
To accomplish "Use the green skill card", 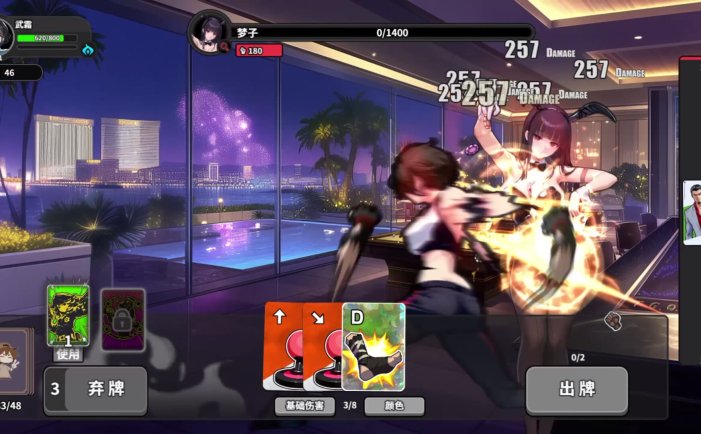I will coord(68,316).
